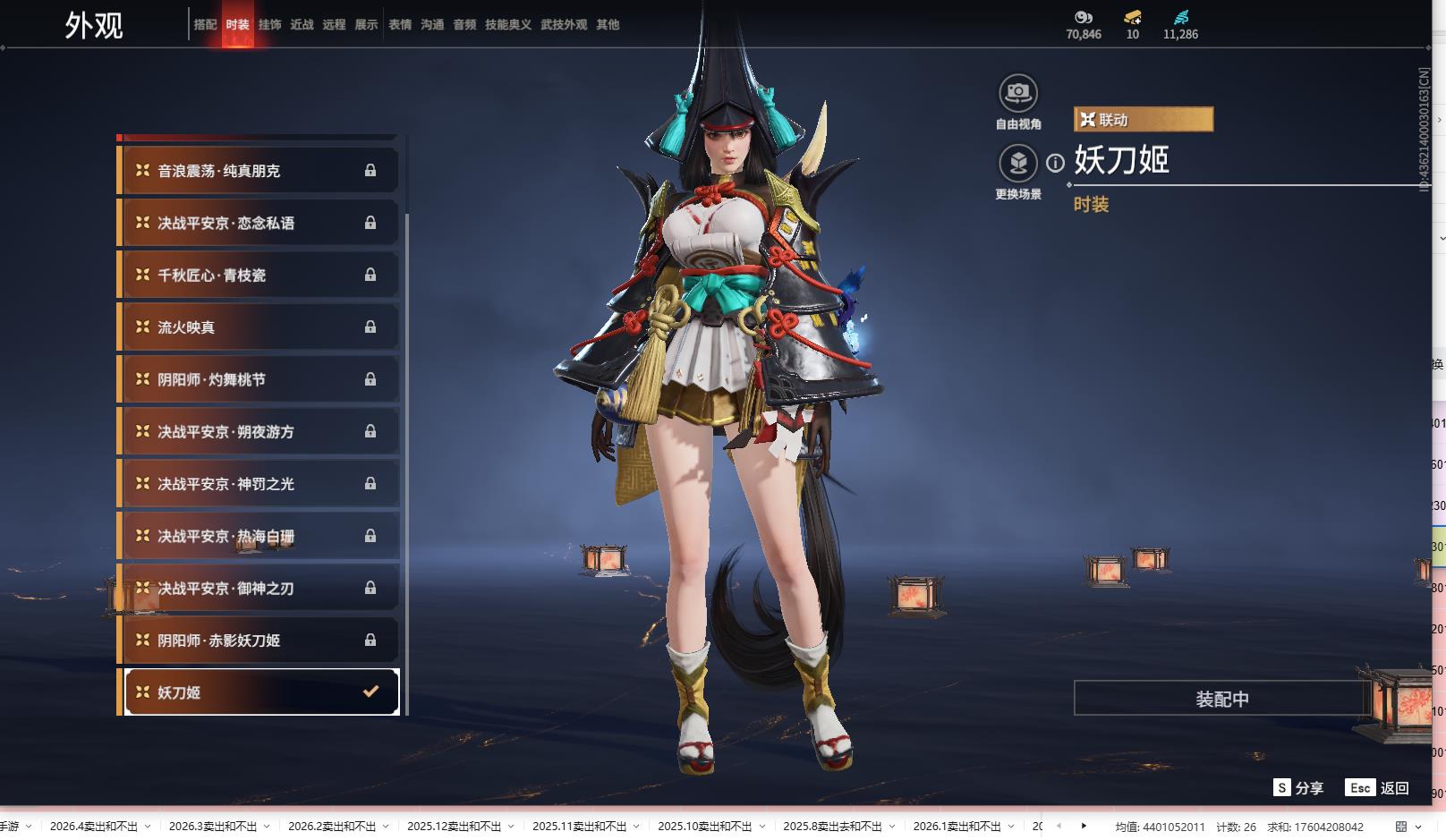Select the equipped 妖刀姬 outfit row

(x=259, y=692)
